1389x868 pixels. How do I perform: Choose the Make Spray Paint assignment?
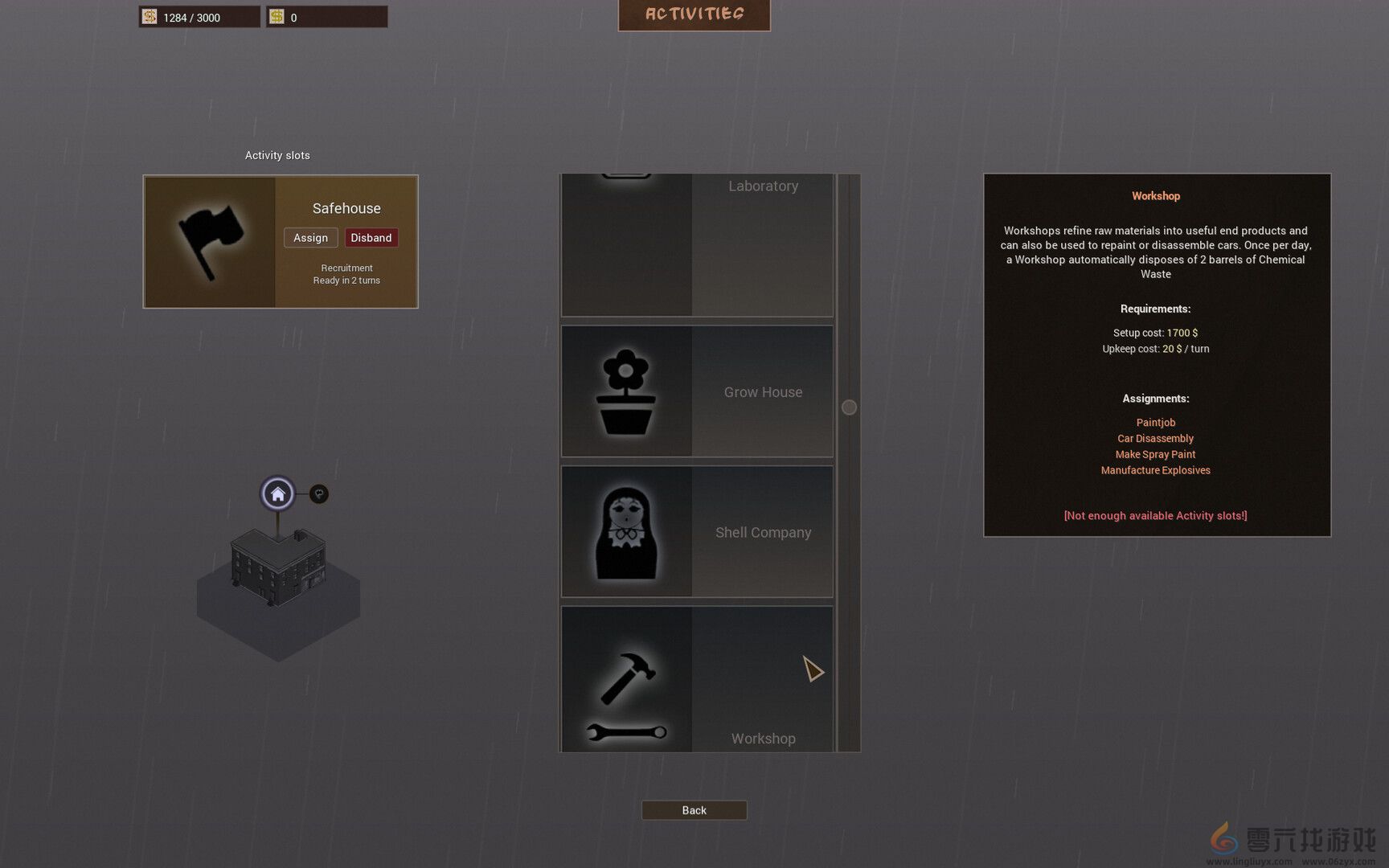[x=1155, y=454]
